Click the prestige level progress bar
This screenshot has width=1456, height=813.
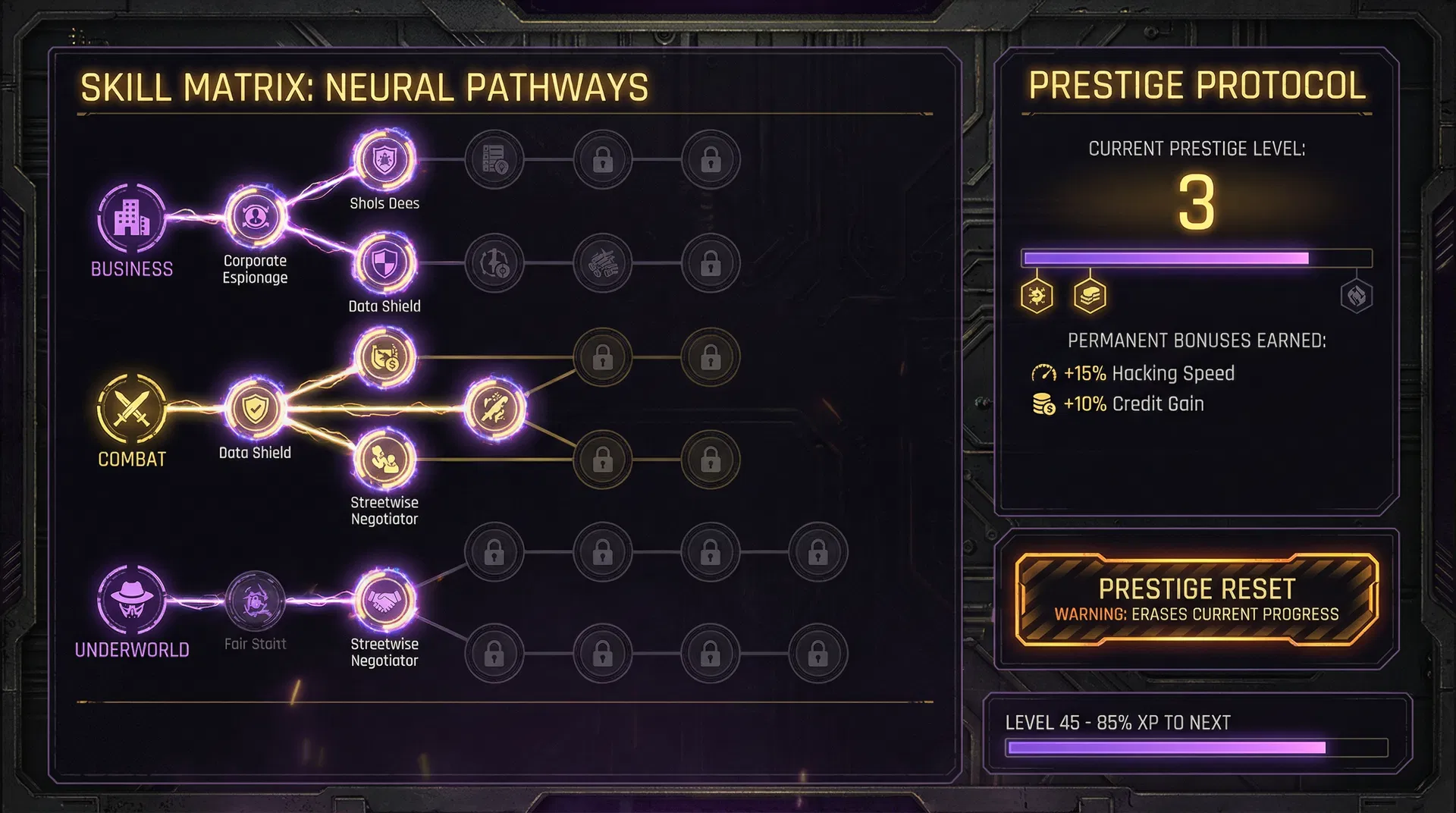point(1197,259)
